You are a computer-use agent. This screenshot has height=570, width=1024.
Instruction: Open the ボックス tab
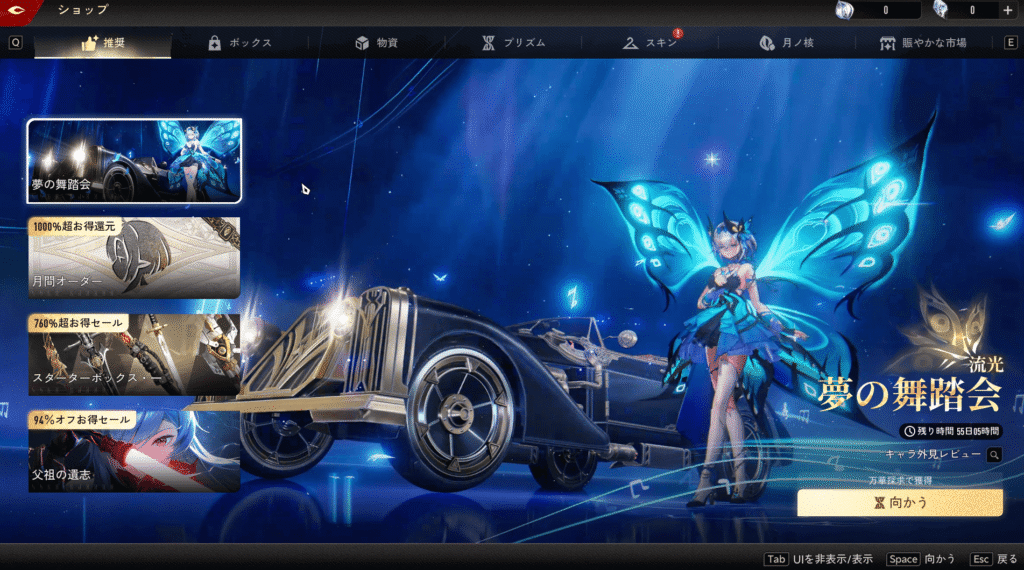(x=240, y=43)
